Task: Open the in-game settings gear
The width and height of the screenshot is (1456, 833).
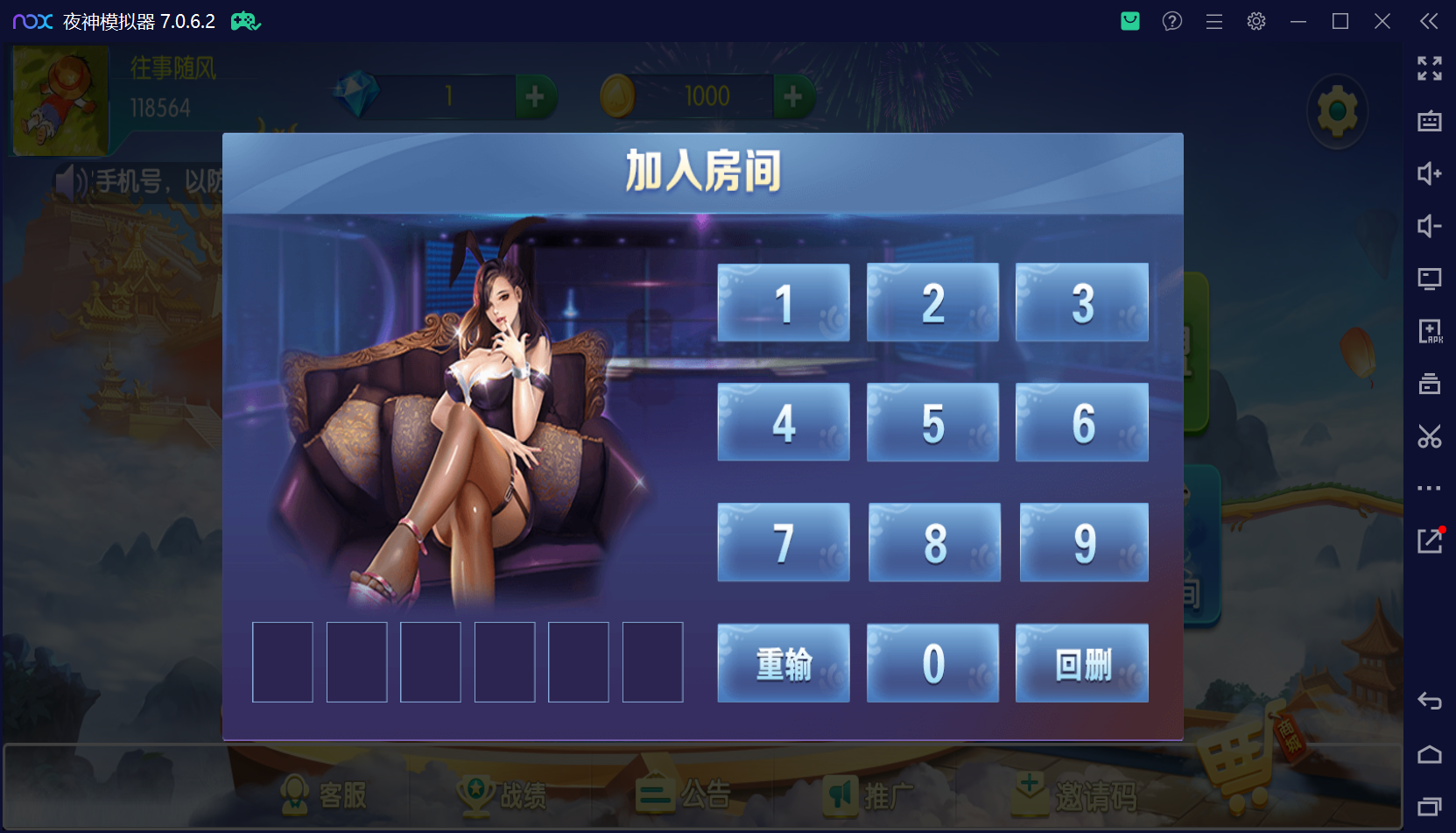Action: point(1337,111)
